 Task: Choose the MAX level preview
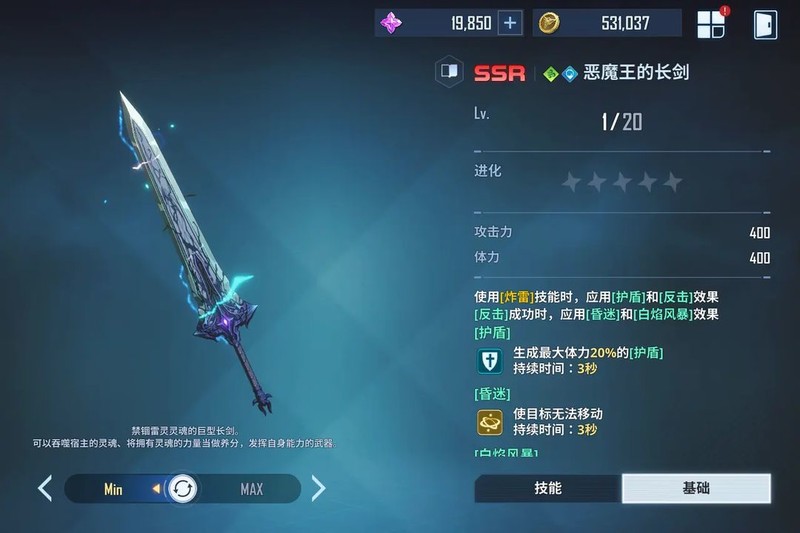click(x=251, y=489)
